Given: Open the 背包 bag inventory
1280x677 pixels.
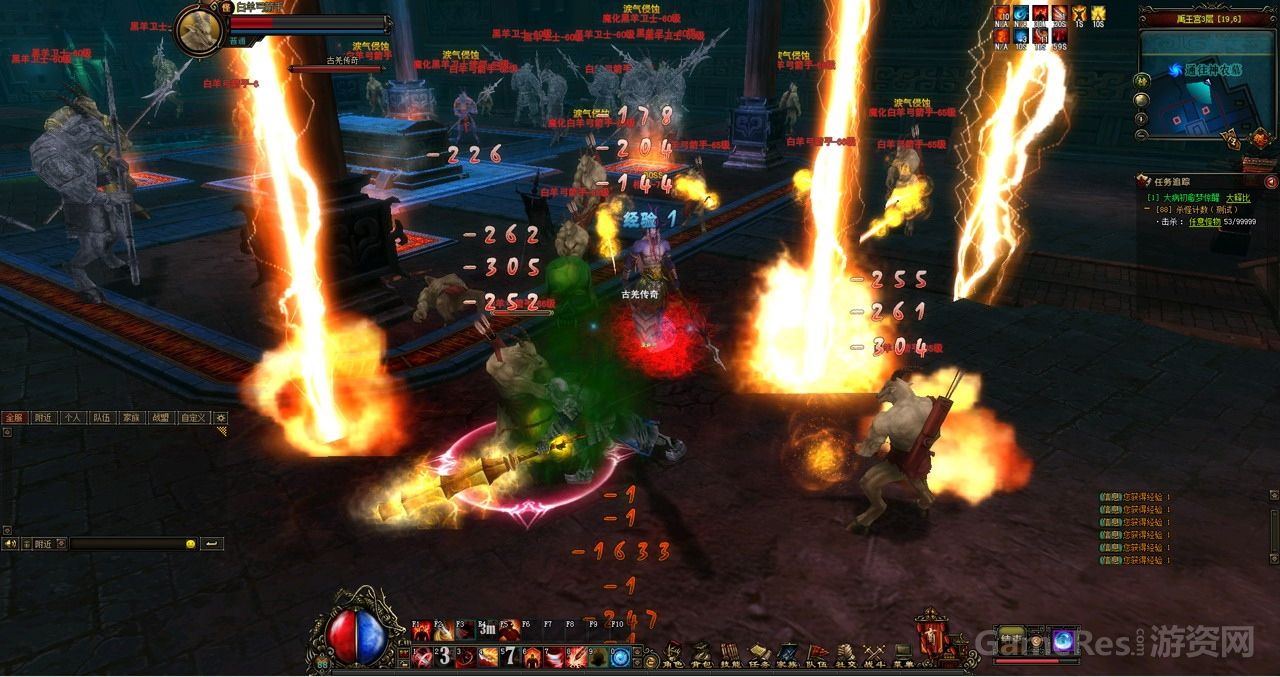Looking at the screenshot, I should (x=703, y=656).
